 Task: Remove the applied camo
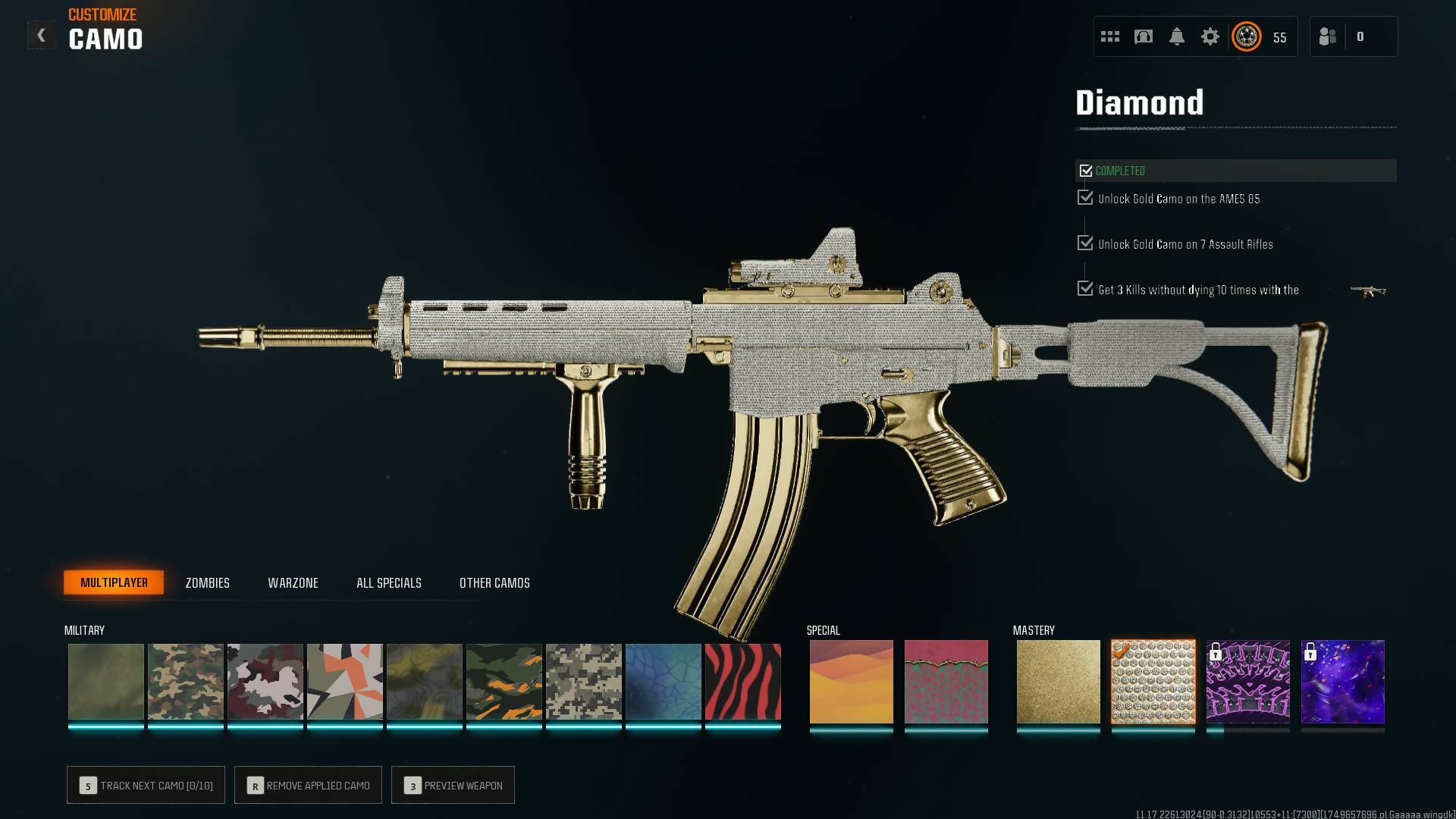point(308,786)
